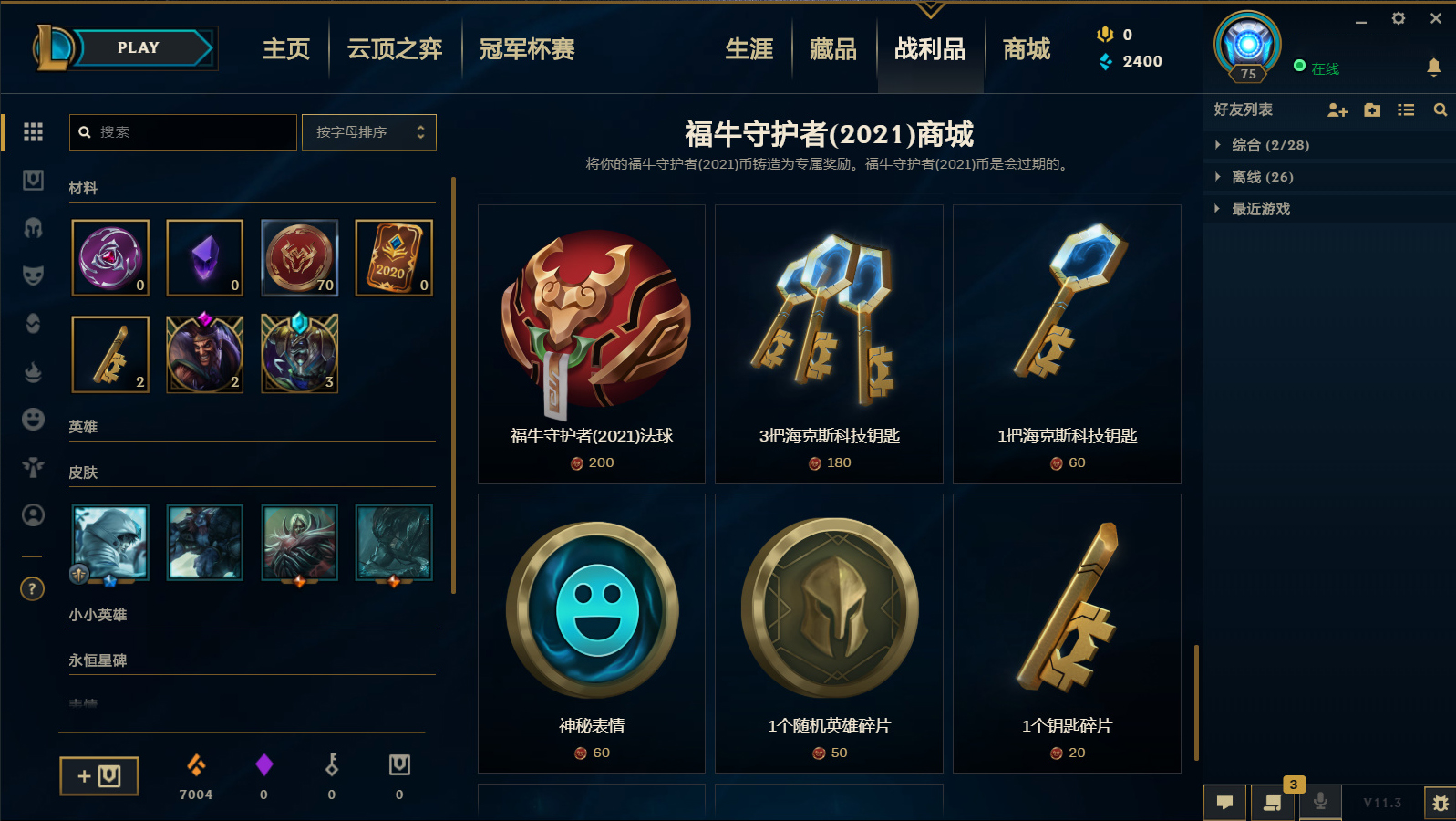Mute the microphone icon at bottom right
1456x821 pixels.
pos(1321,803)
